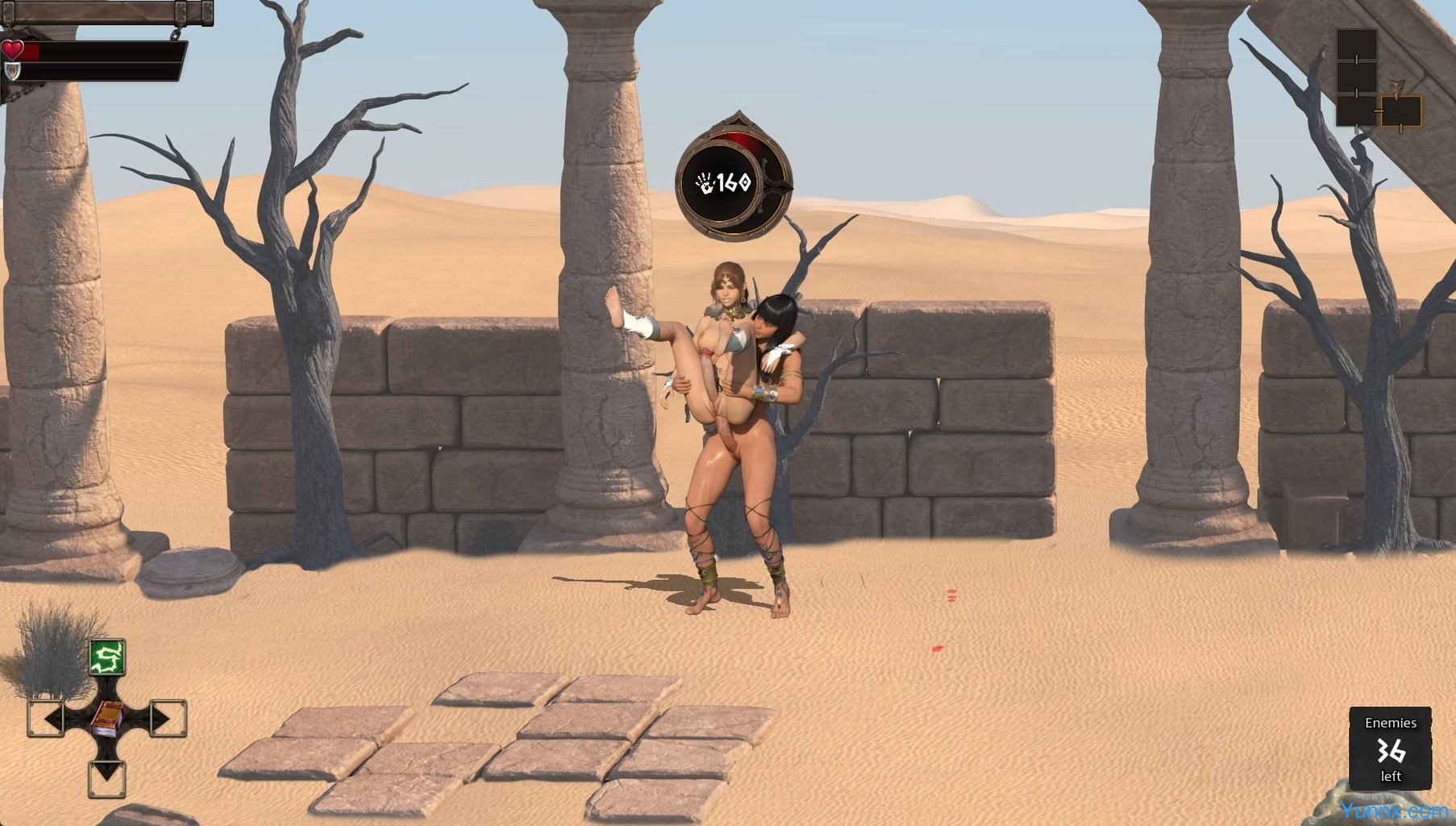
Task: Open the spellbook in the cross selector
Action: click(107, 718)
